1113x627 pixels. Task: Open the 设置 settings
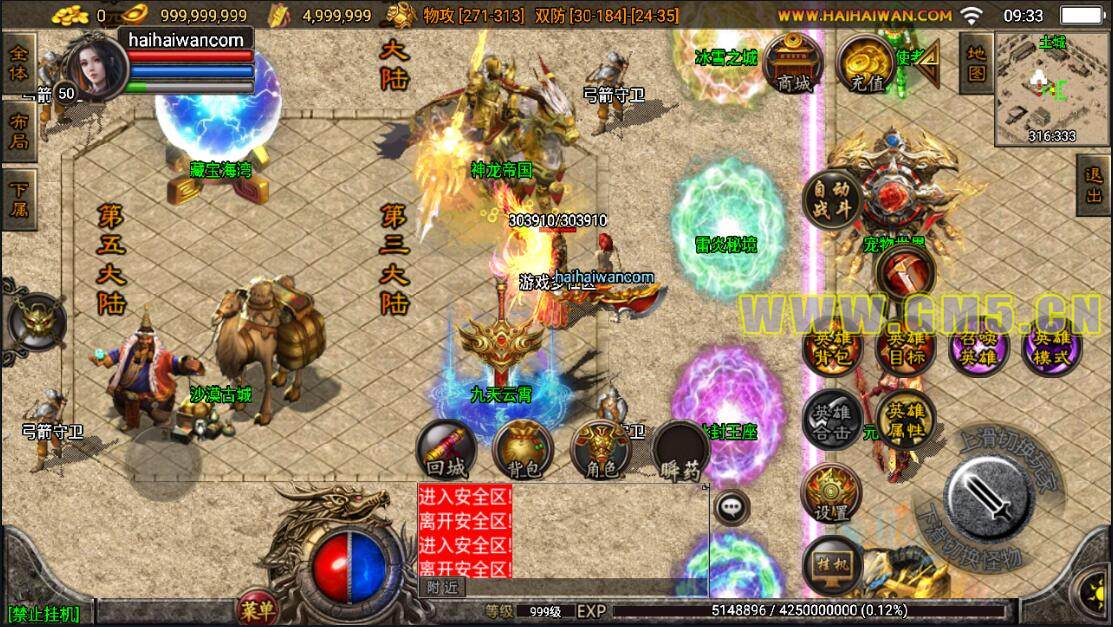coord(832,494)
